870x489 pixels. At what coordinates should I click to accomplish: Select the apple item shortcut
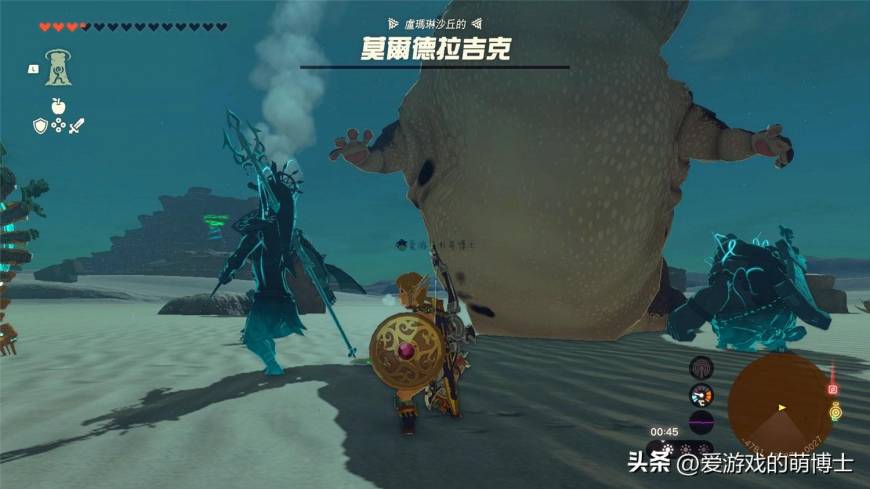click(57, 106)
